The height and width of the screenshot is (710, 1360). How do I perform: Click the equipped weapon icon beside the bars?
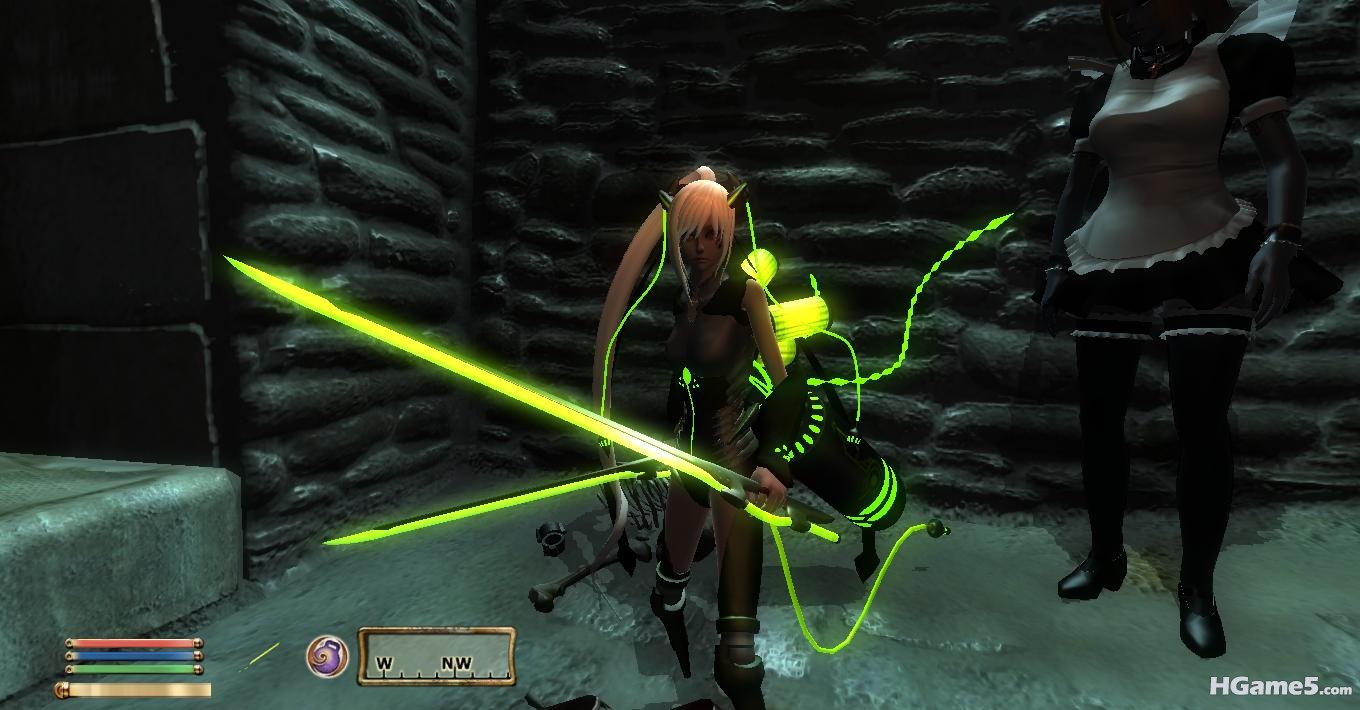coord(262,656)
